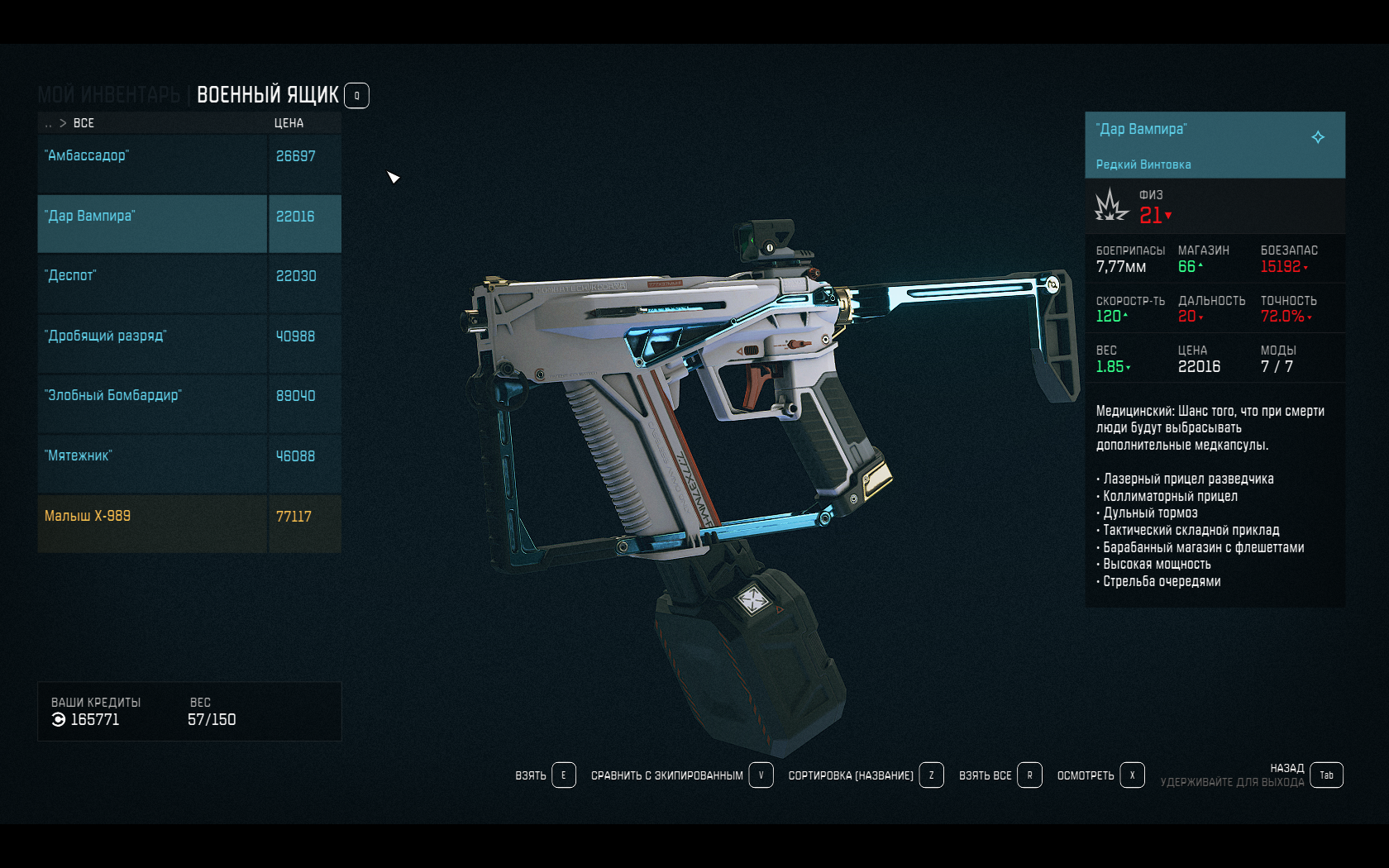Select the "Дар Вампира" weapon row
The width and height of the screenshot is (1389, 868).
pos(153,223)
